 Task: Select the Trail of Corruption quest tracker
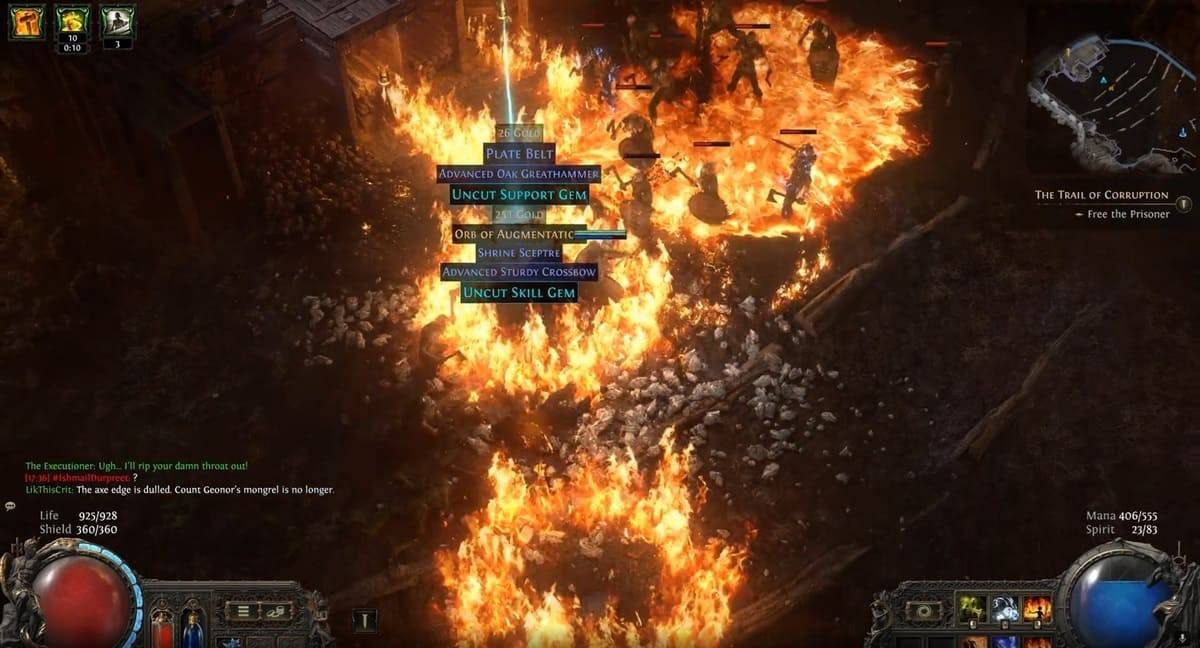click(x=1101, y=195)
